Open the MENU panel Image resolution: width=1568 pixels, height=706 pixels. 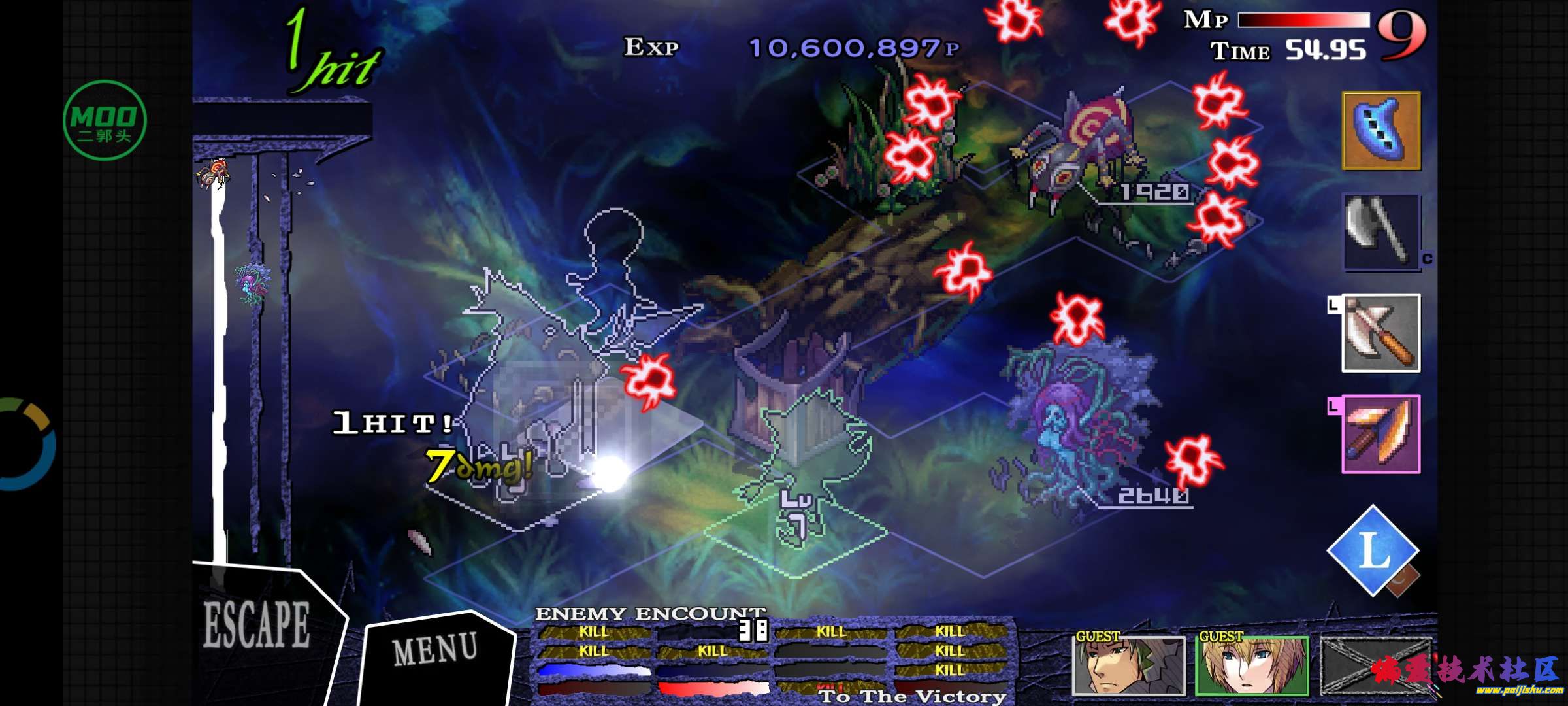pos(436,650)
